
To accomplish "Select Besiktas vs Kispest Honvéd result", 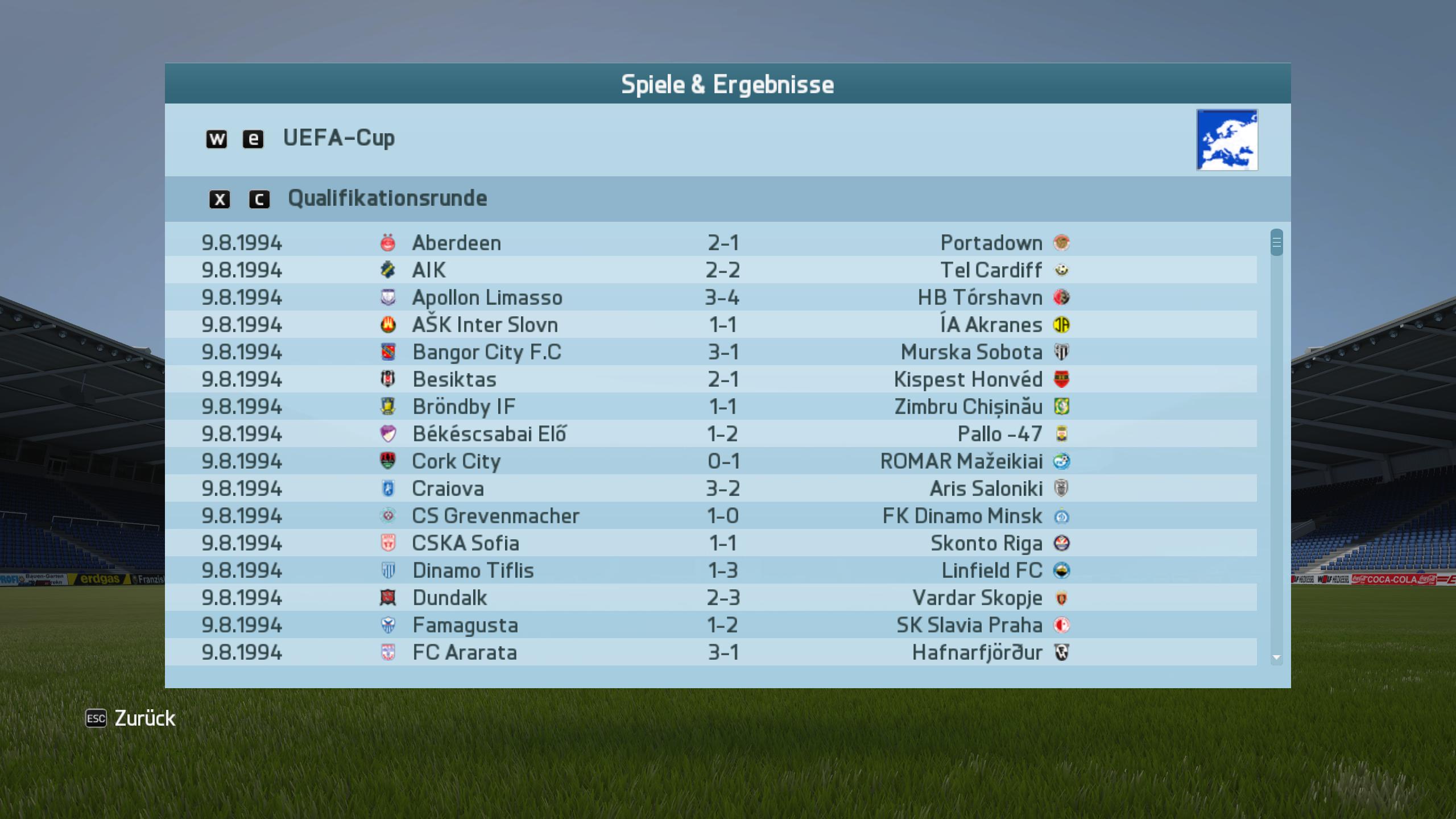I will [711, 379].
